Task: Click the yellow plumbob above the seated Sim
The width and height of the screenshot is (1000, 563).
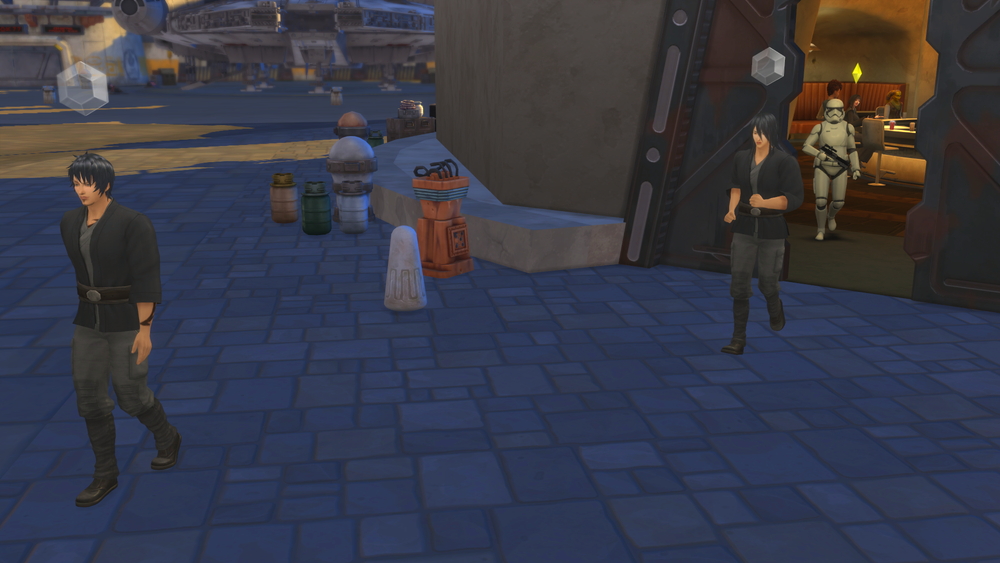Action: point(856,73)
